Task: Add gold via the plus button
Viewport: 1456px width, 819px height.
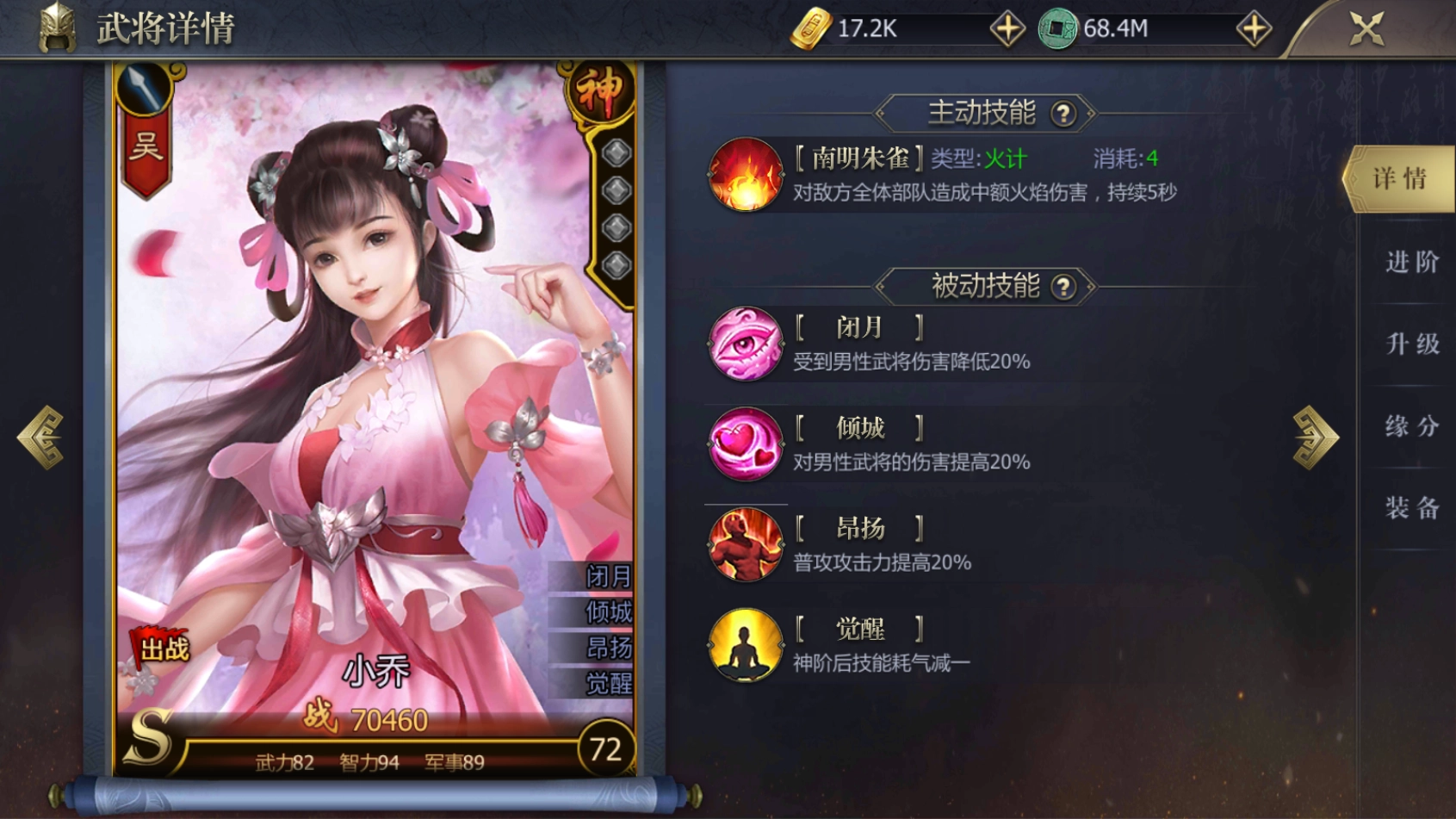Action: [x=1006, y=27]
